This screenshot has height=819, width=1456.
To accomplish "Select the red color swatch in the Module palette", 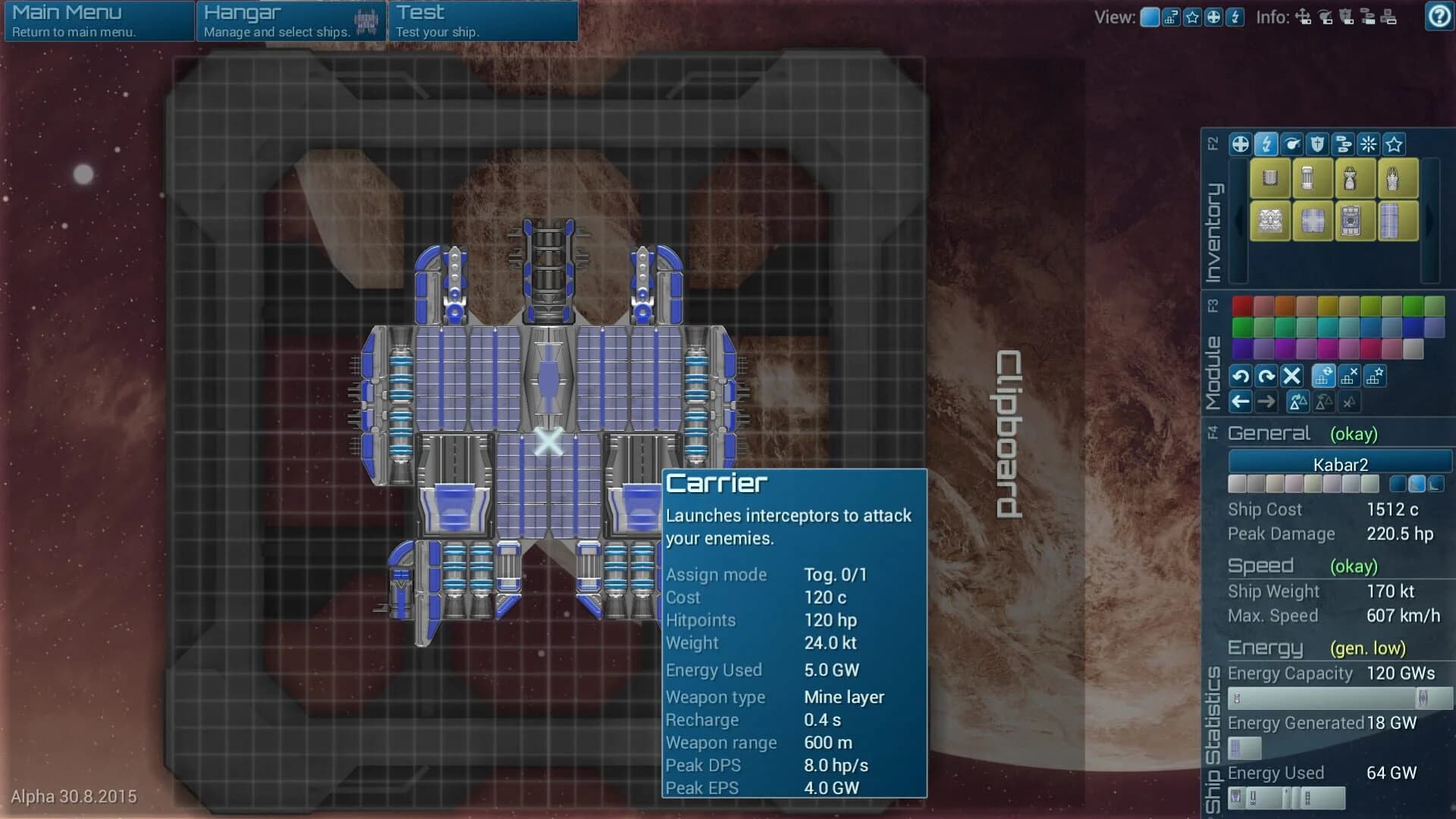I will point(1241,304).
